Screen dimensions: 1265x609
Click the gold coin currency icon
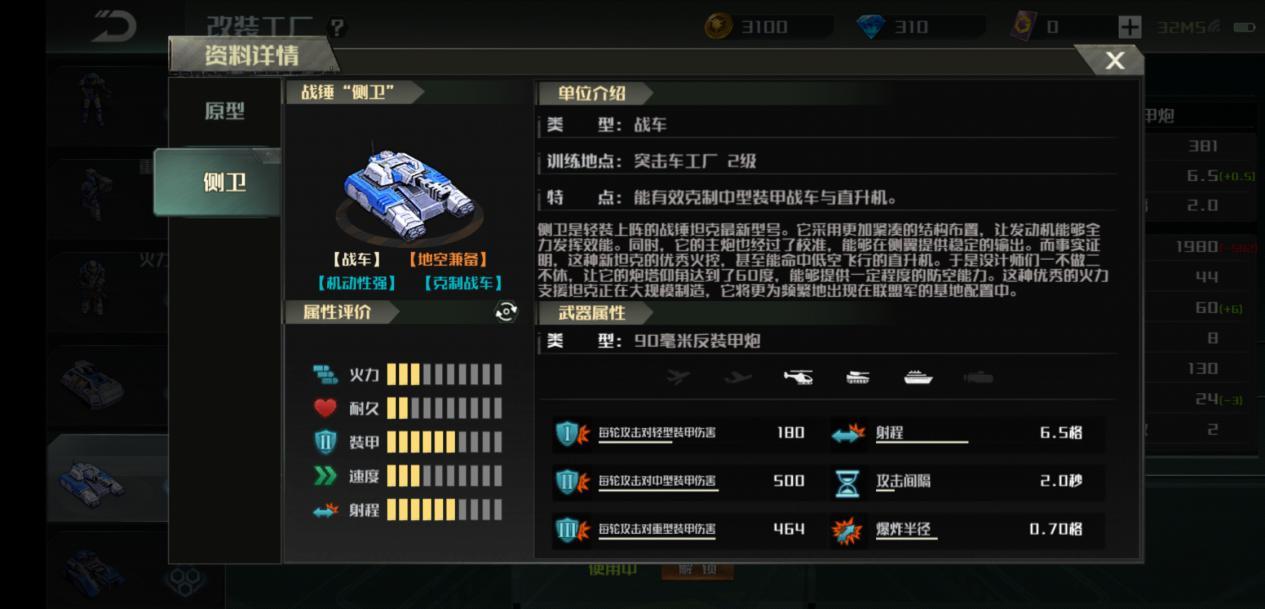coord(718,27)
